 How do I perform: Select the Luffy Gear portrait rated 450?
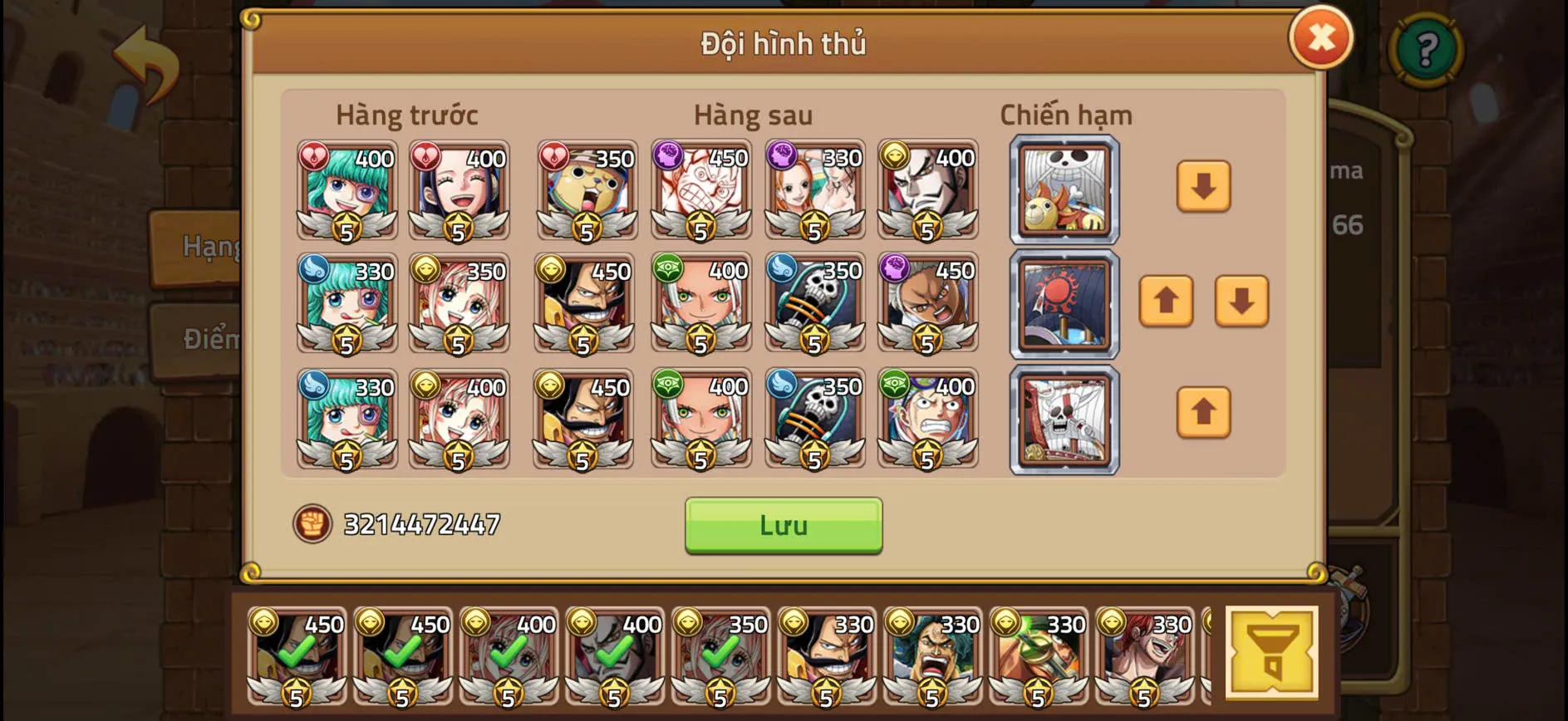tap(702, 191)
